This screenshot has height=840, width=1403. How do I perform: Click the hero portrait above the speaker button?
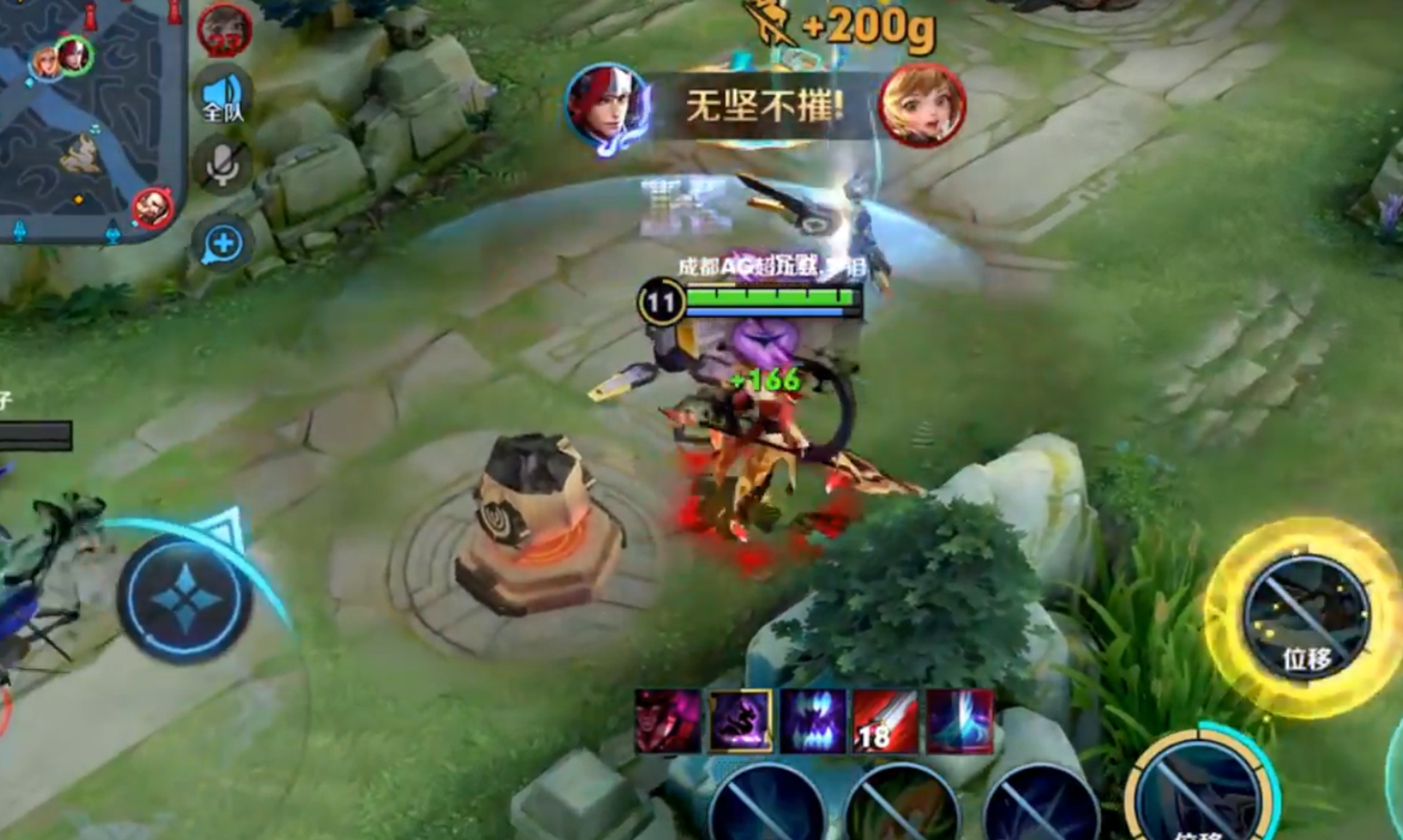[224, 30]
